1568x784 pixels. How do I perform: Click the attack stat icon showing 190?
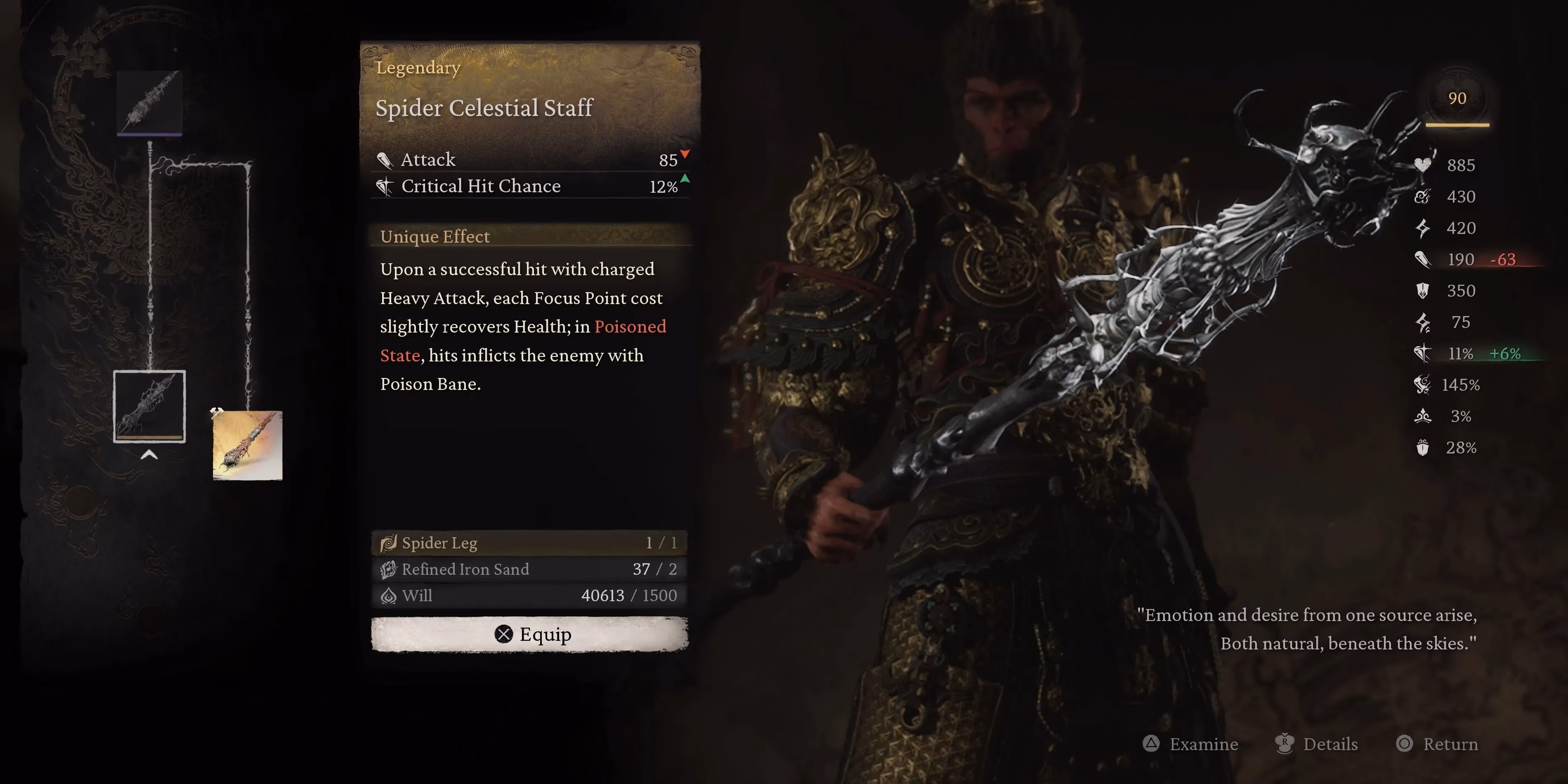coord(1422,259)
